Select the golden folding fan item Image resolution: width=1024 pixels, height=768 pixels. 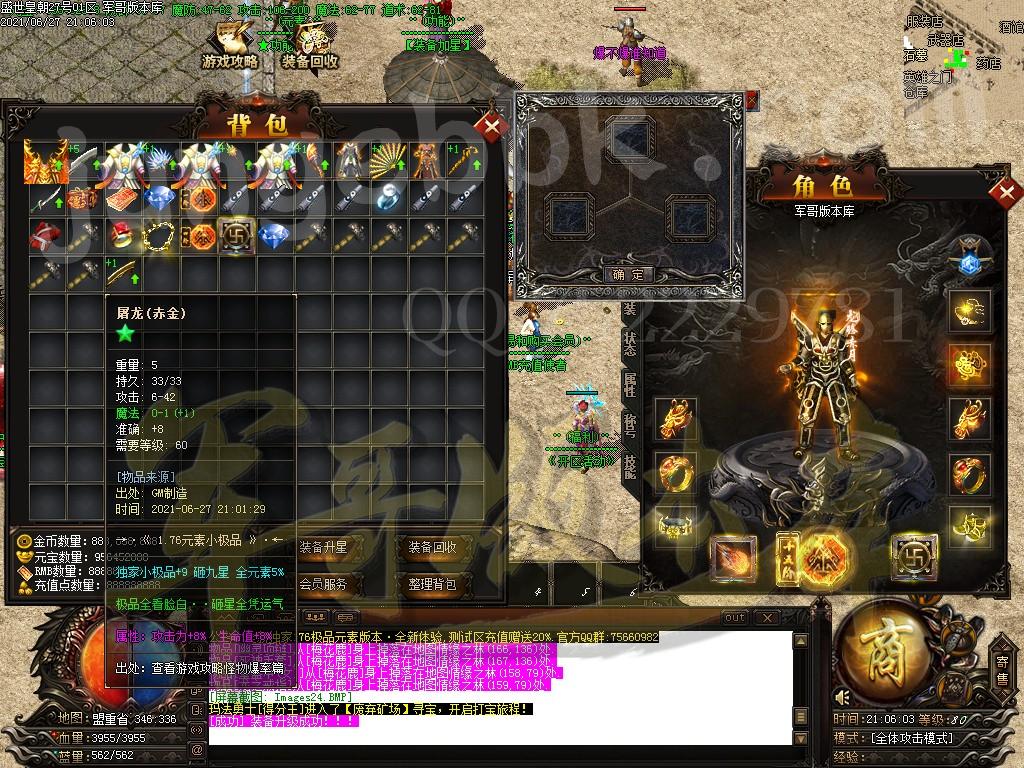pos(389,158)
